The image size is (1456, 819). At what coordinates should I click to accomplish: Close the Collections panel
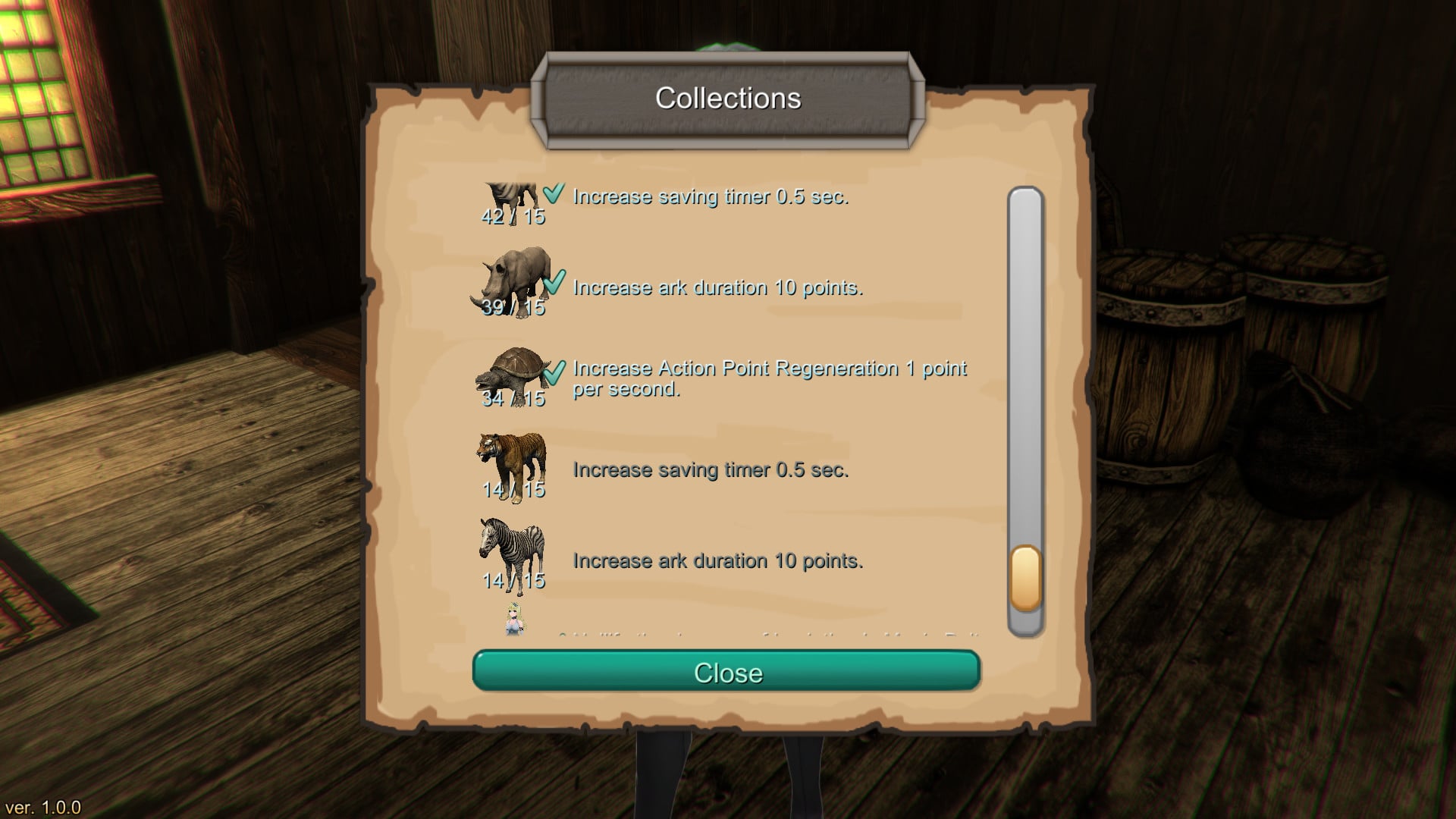726,671
